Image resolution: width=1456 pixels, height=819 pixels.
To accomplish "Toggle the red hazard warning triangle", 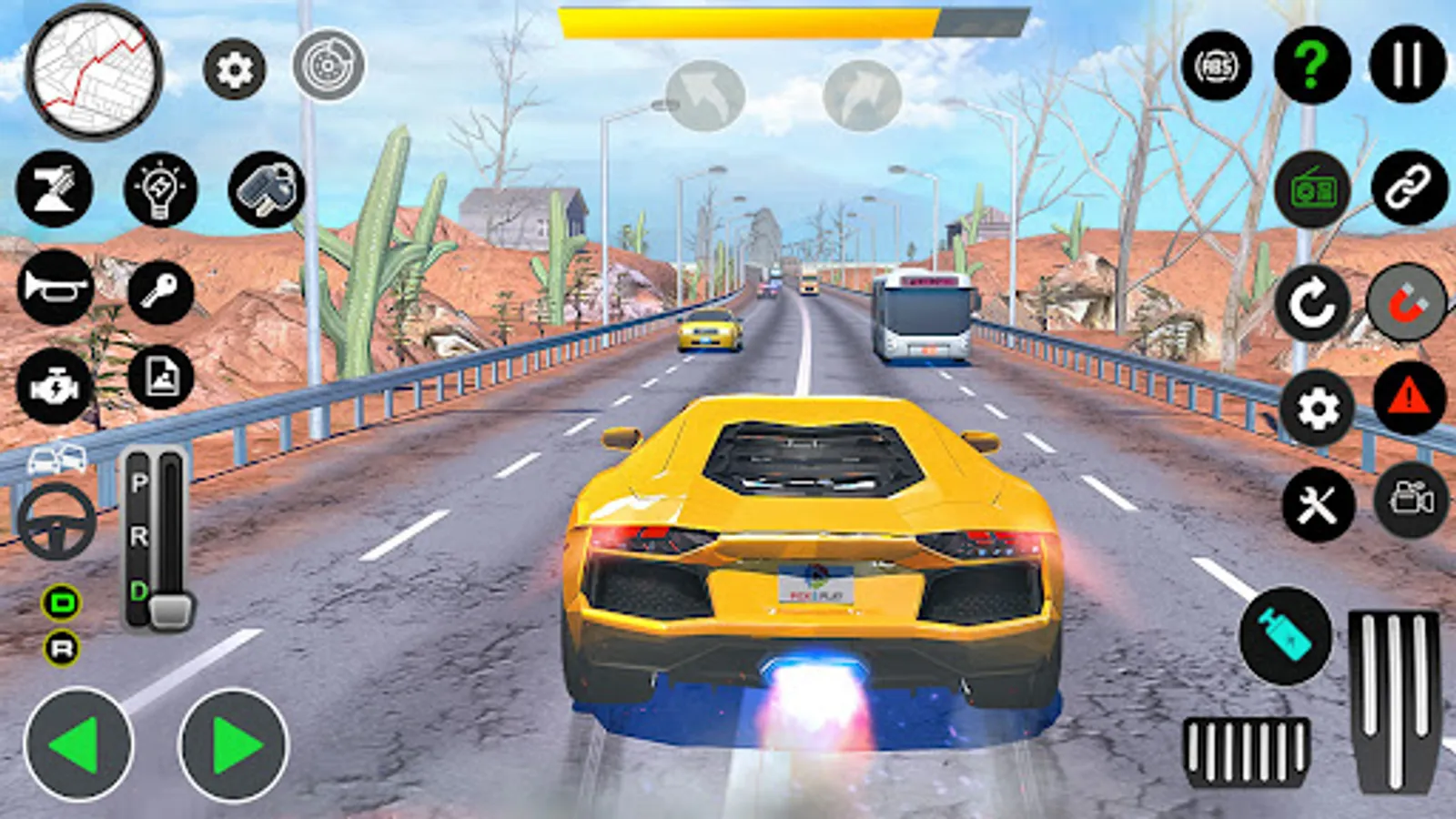I will 1409,398.
